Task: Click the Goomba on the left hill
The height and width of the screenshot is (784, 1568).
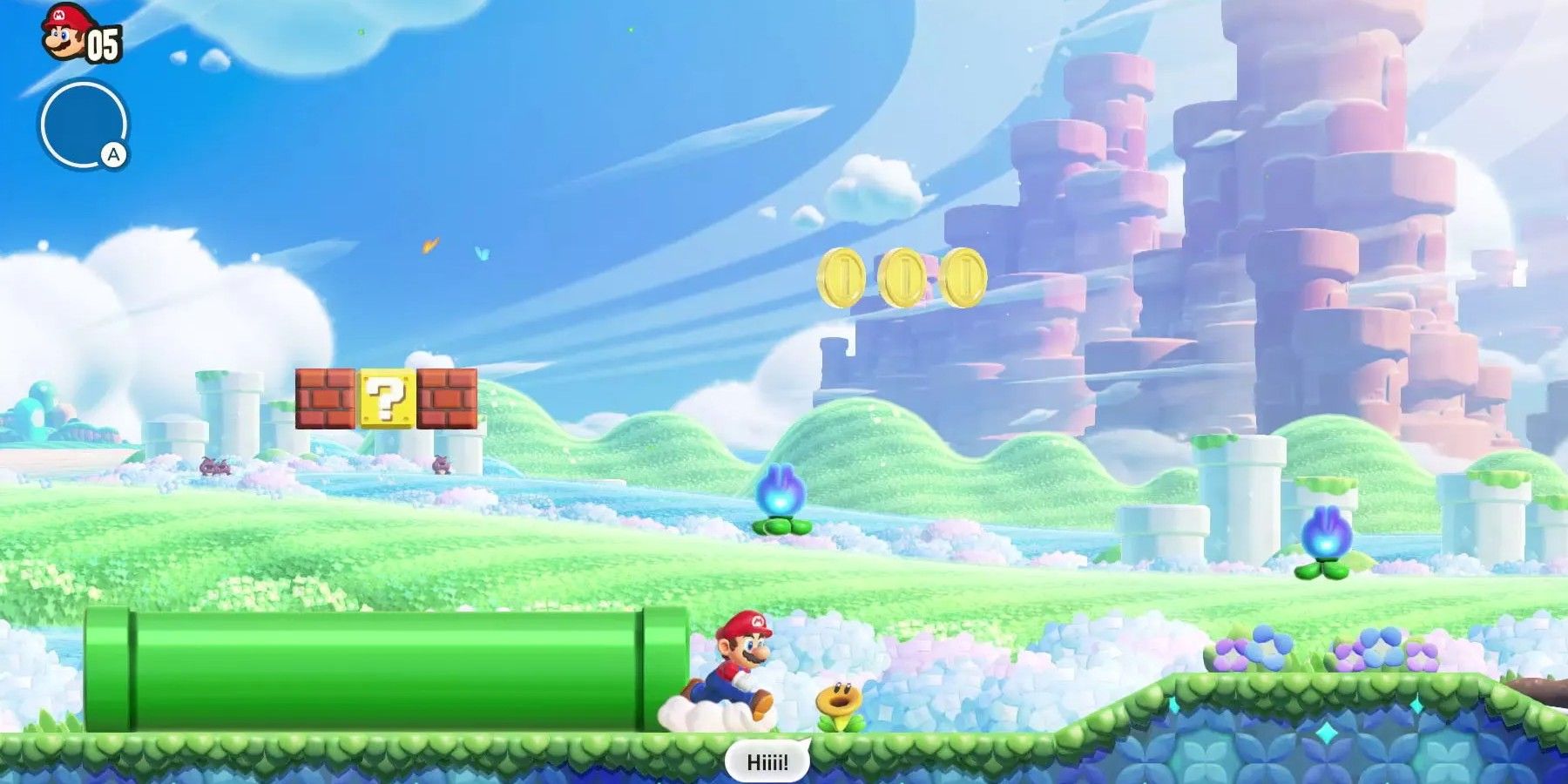Action: [213, 466]
